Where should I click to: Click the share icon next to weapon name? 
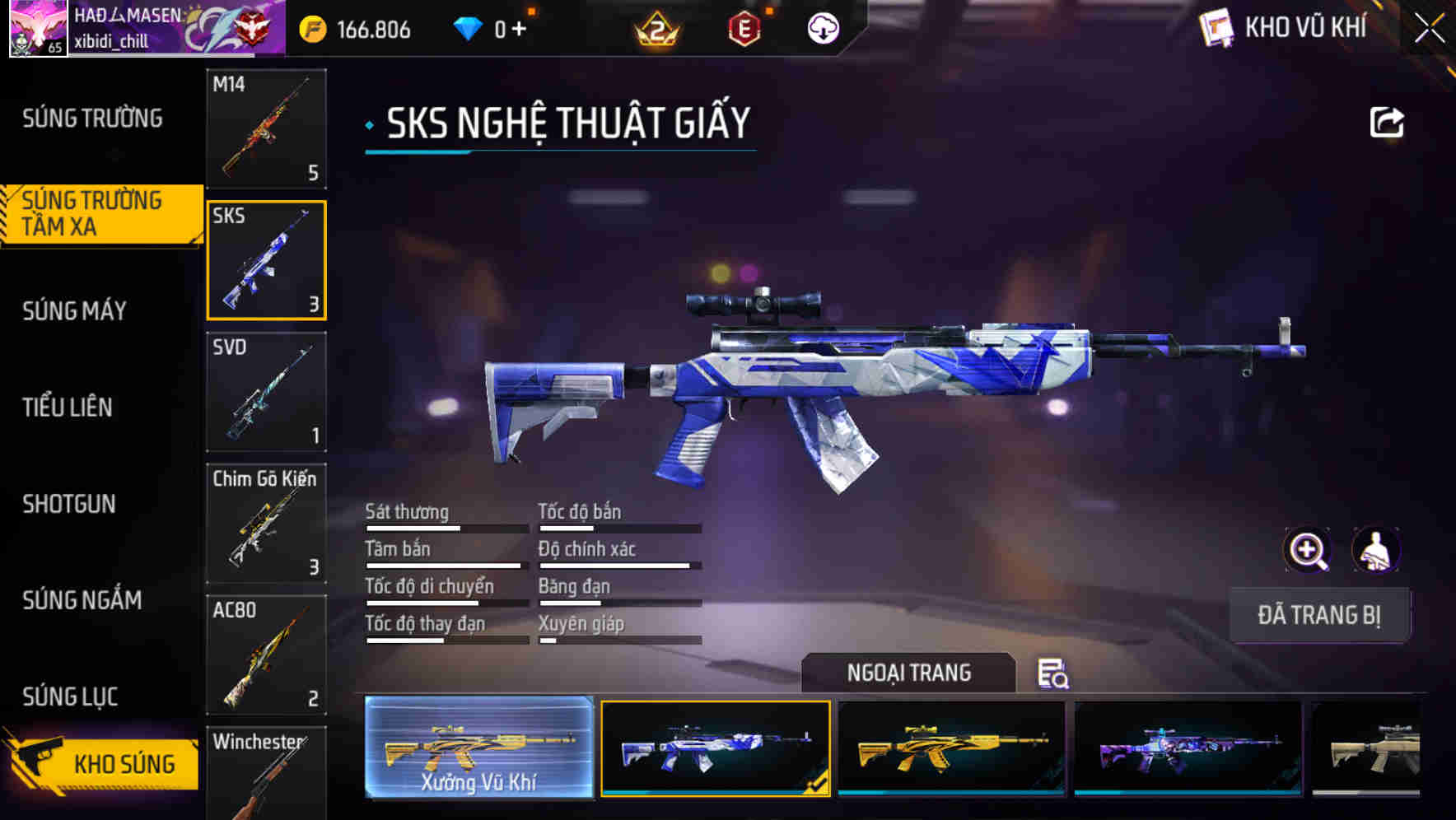point(1388,122)
